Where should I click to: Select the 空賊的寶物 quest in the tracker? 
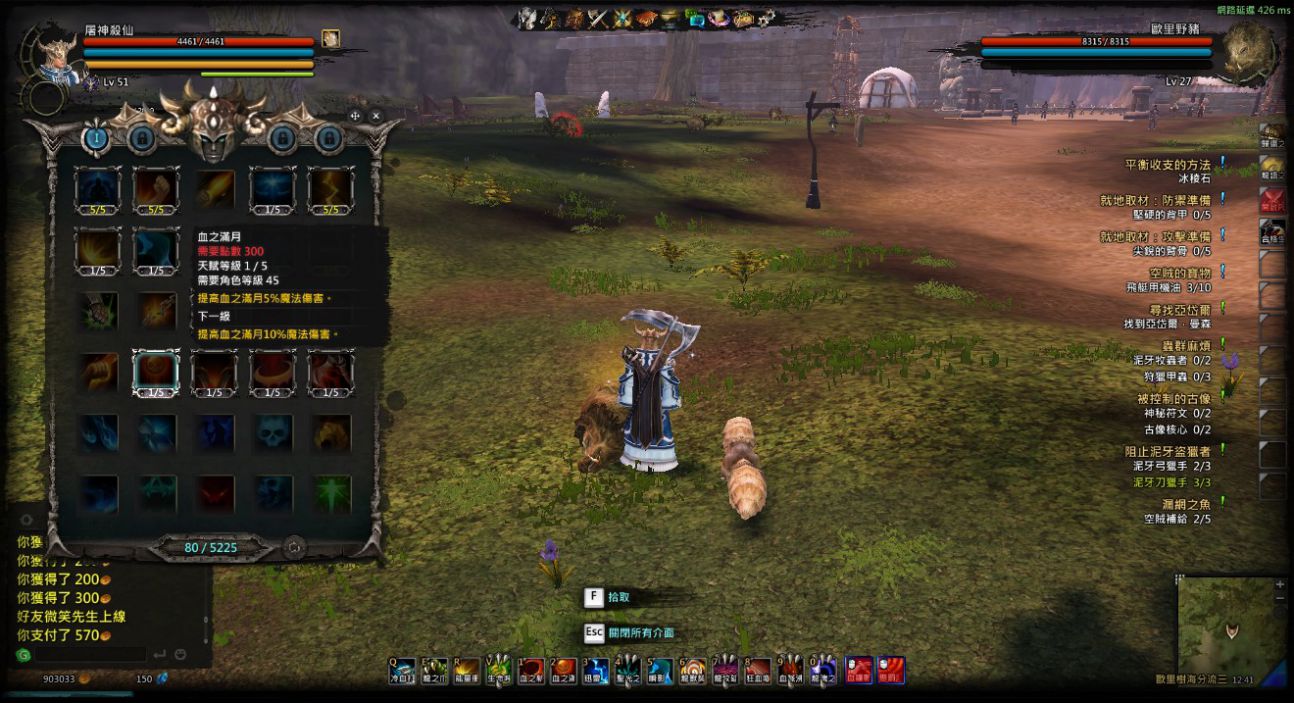(1179, 272)
